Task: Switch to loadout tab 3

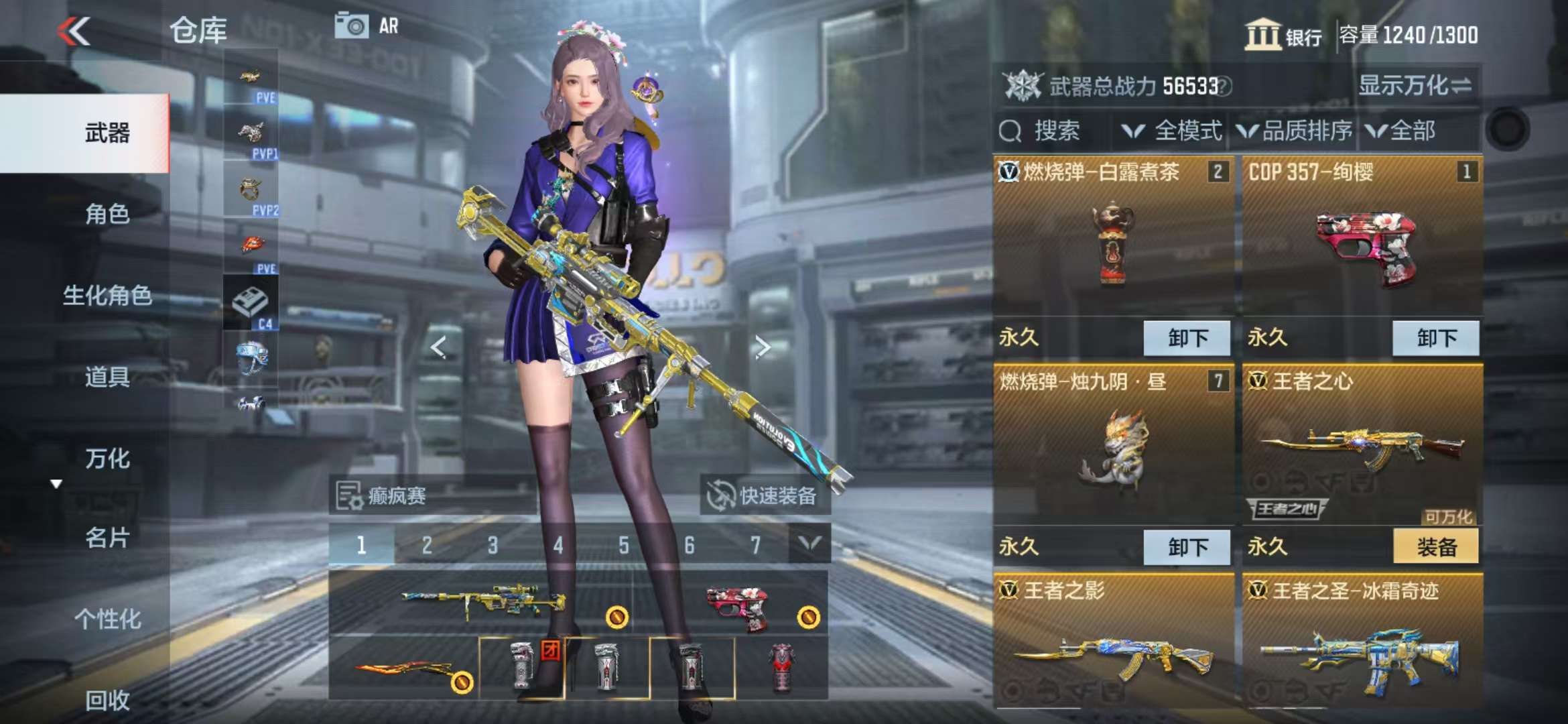Action: click(x=493, y=545)
